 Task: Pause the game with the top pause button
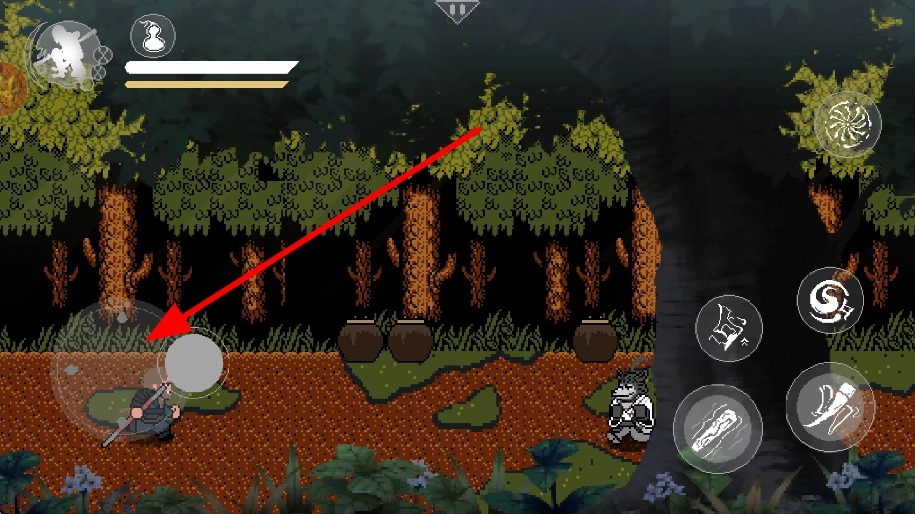point(457,11)
